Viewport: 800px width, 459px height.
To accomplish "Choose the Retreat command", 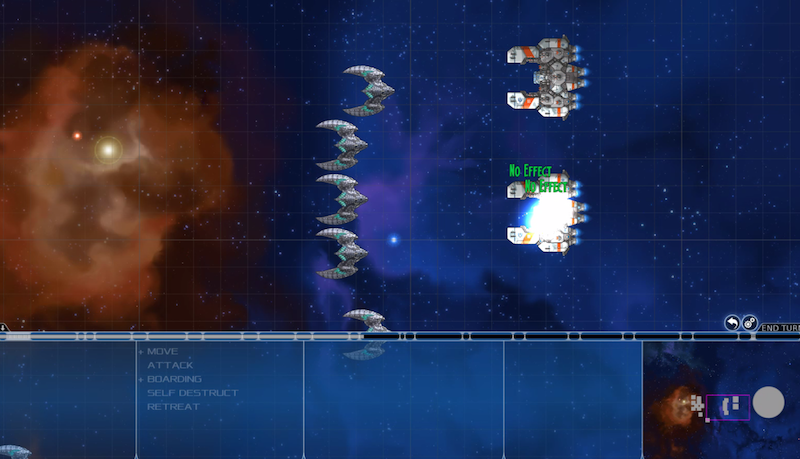I will pyautogui.click(x=173, y=407).
